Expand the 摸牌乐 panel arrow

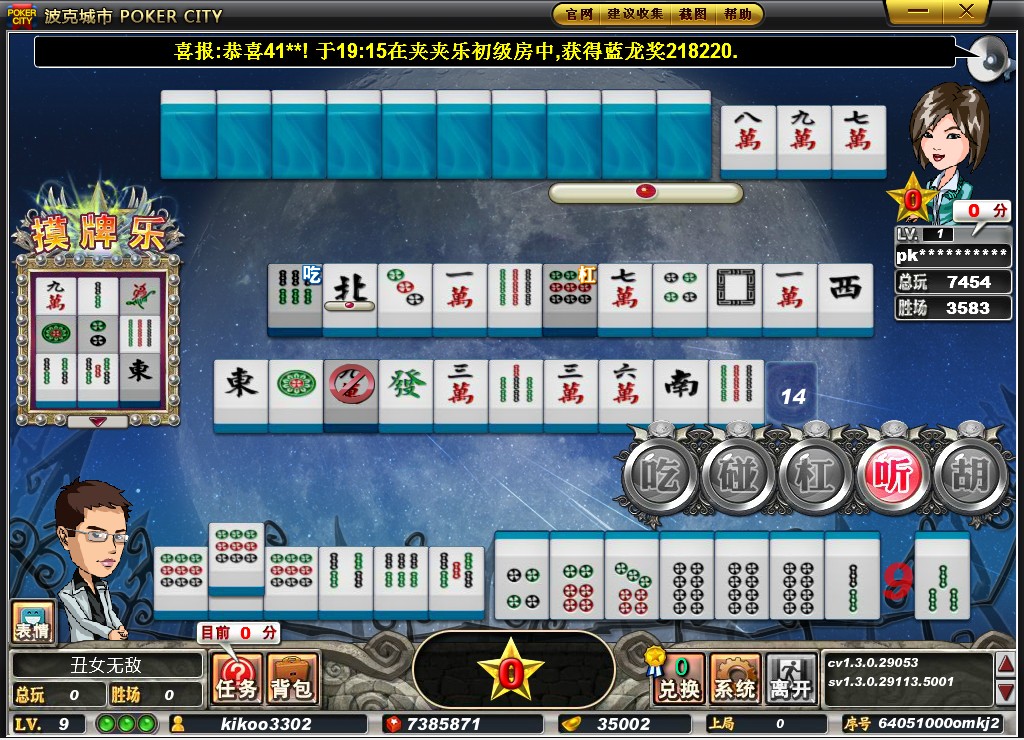tap(98, 421)
